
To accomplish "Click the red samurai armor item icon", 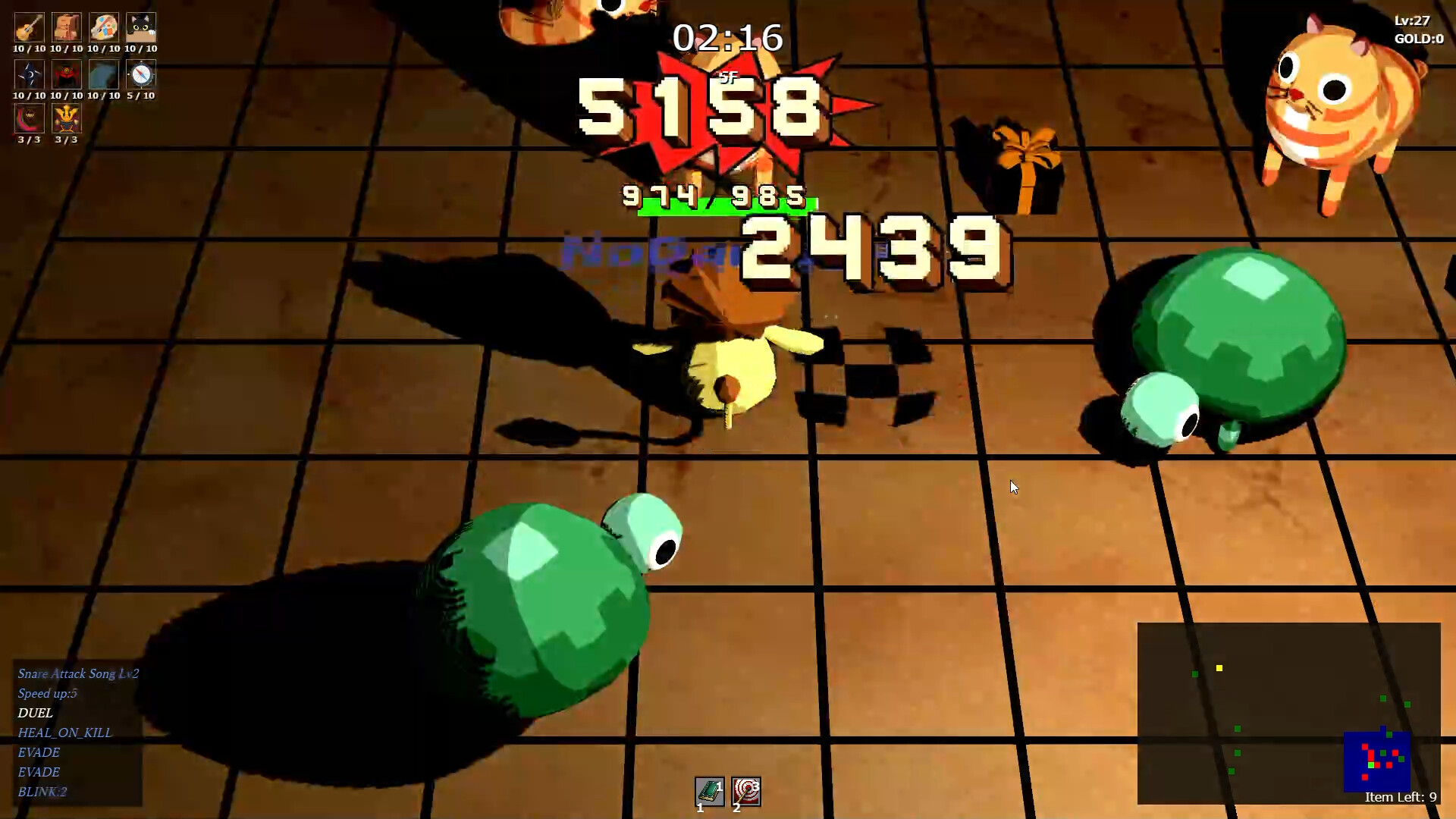I will tap(67, 75).
